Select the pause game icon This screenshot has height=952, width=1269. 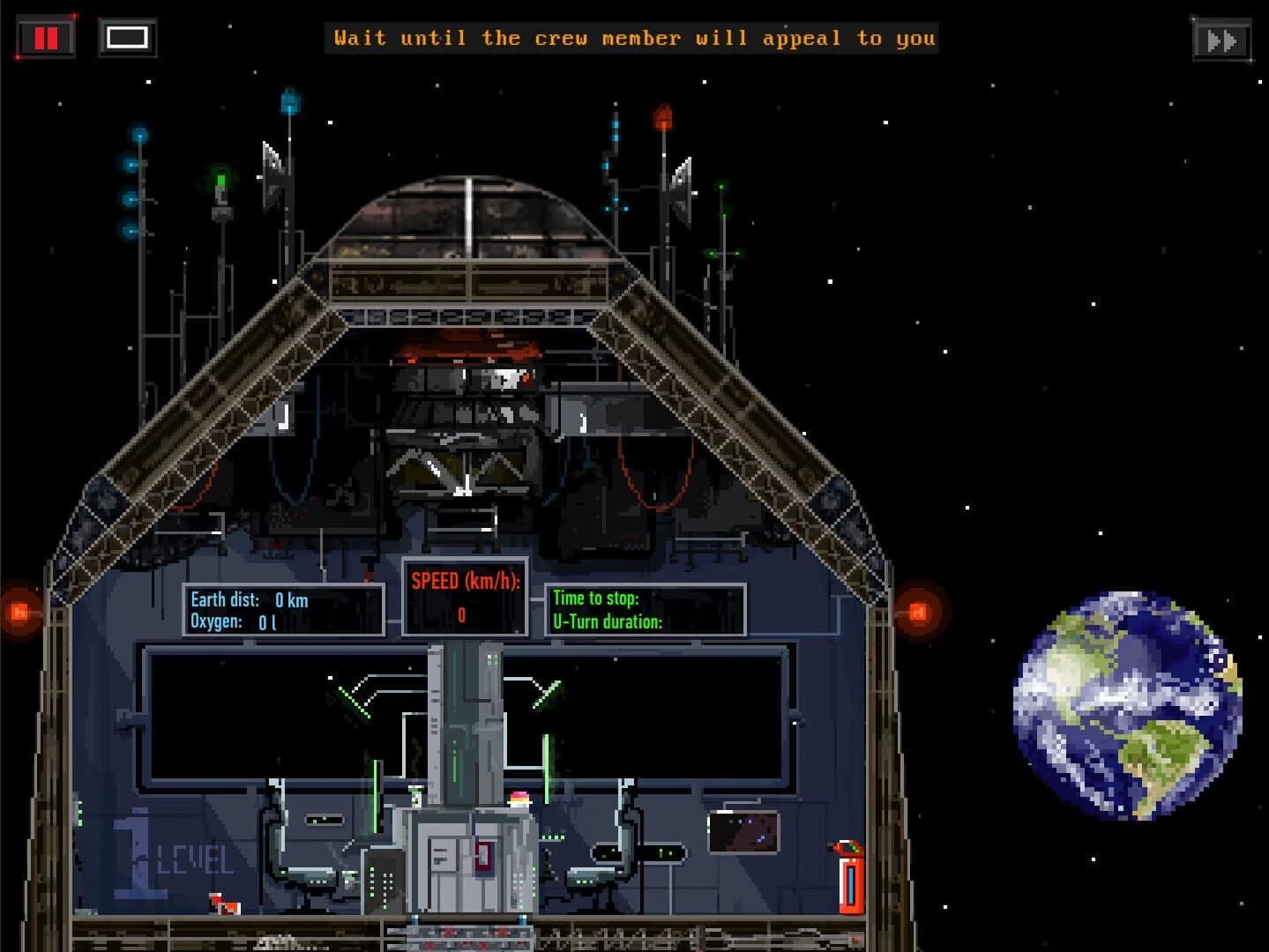[46, 37]
